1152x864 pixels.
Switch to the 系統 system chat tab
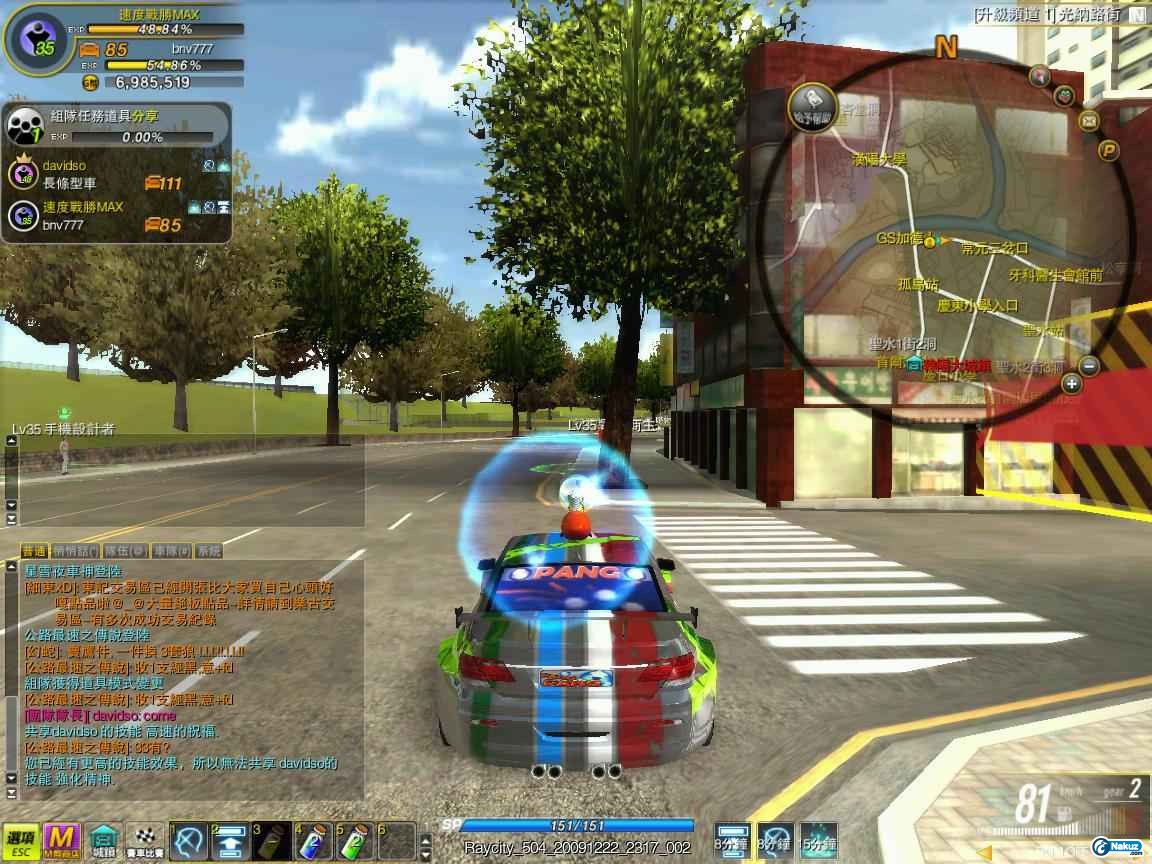[x=207, y=551]
